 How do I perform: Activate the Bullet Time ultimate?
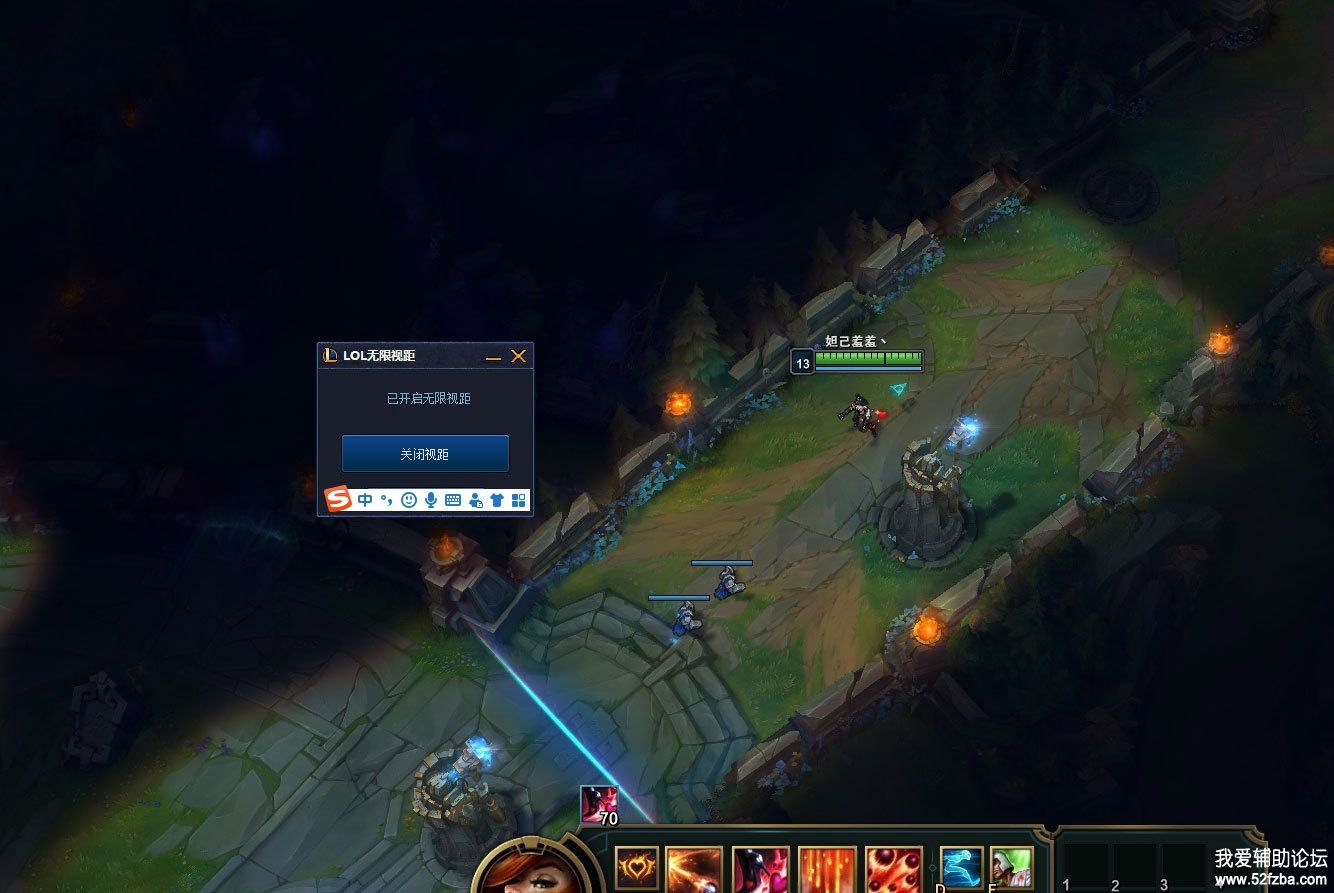(x=894, y=870)
